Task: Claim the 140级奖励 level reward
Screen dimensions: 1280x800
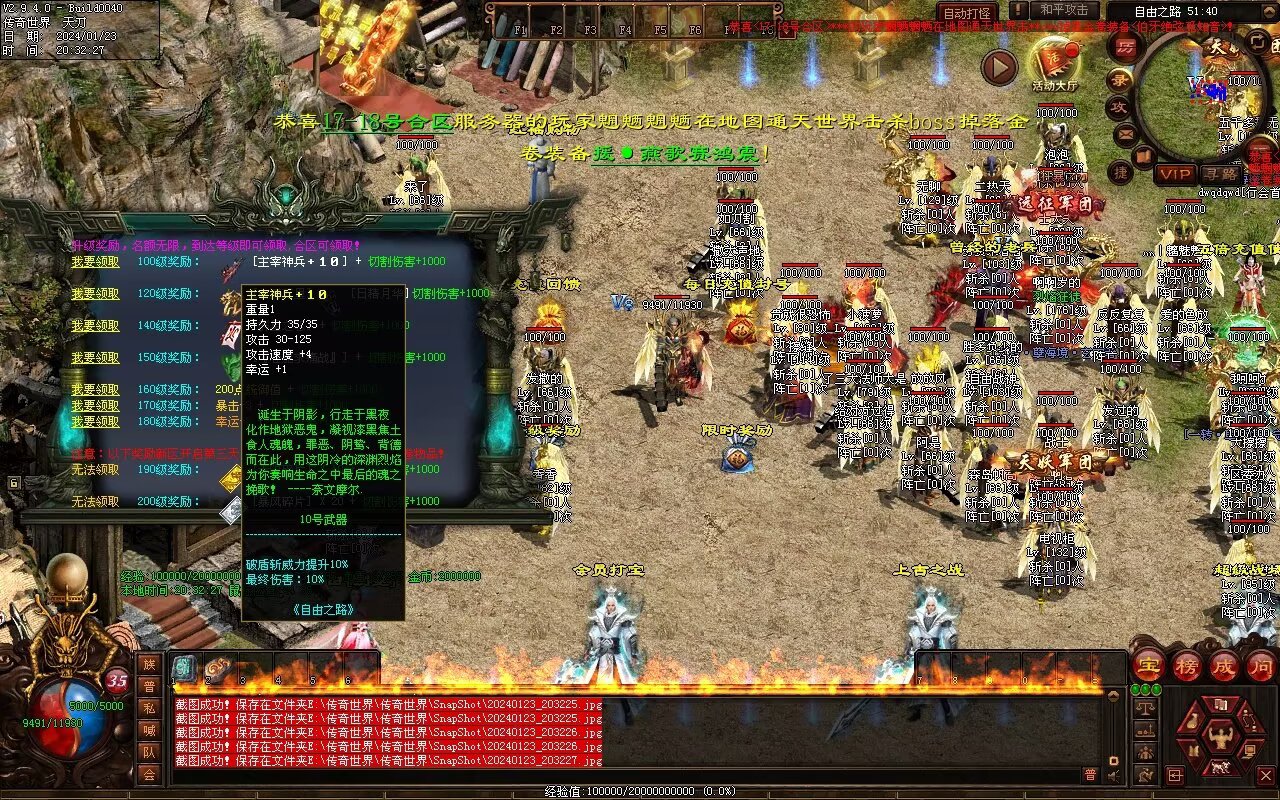Action: [x=95, y=326]
